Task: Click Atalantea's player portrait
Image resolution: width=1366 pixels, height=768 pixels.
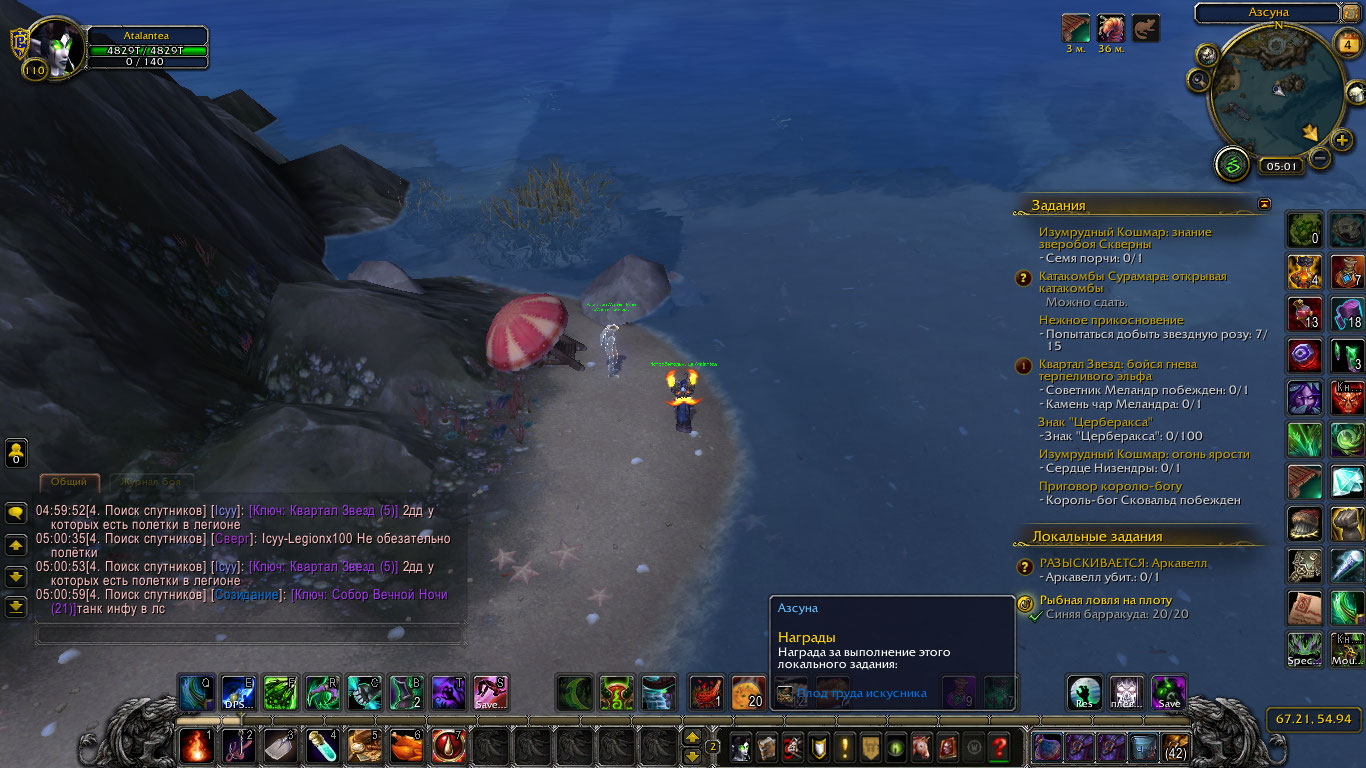Action: pyautogui.click(x=58, y=46)
